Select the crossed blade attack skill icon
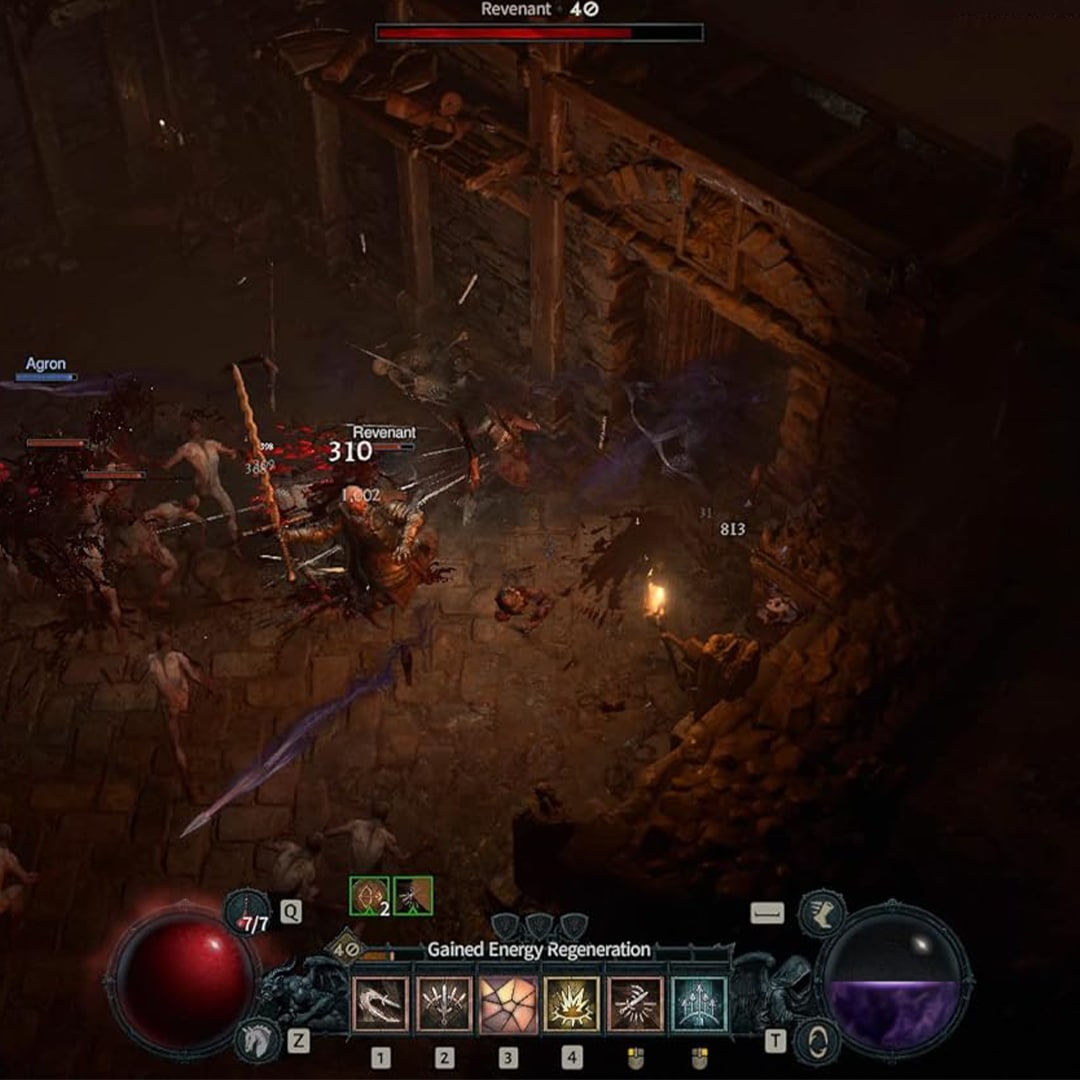The height and width of the screenshot is (1080, 1080). coord(635,1004)
